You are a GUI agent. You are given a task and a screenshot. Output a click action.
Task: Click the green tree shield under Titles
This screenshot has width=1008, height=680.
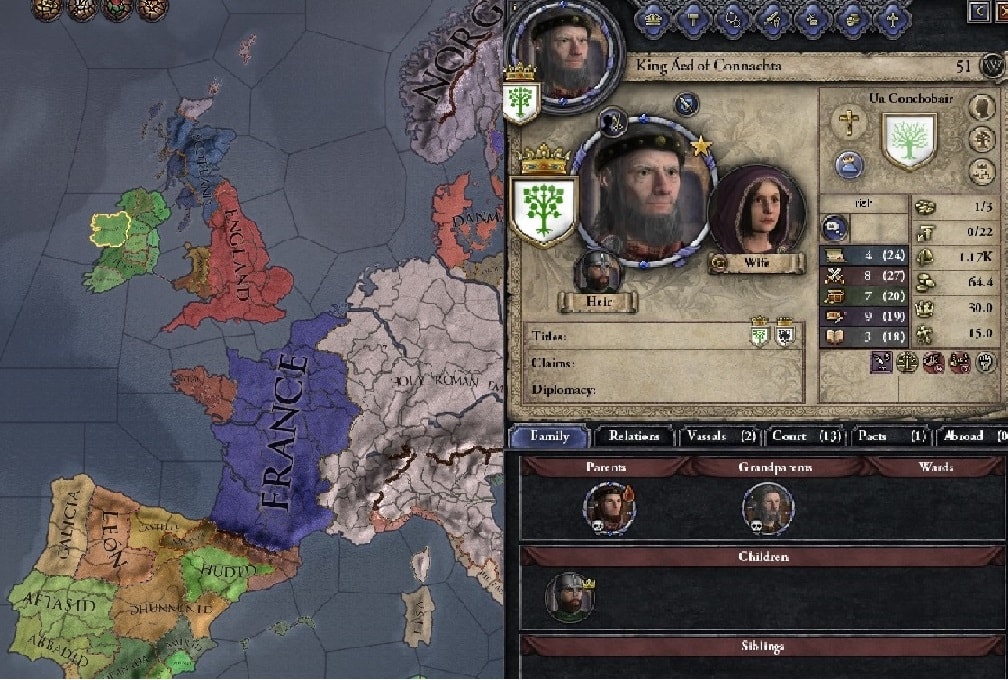(762, 337)
